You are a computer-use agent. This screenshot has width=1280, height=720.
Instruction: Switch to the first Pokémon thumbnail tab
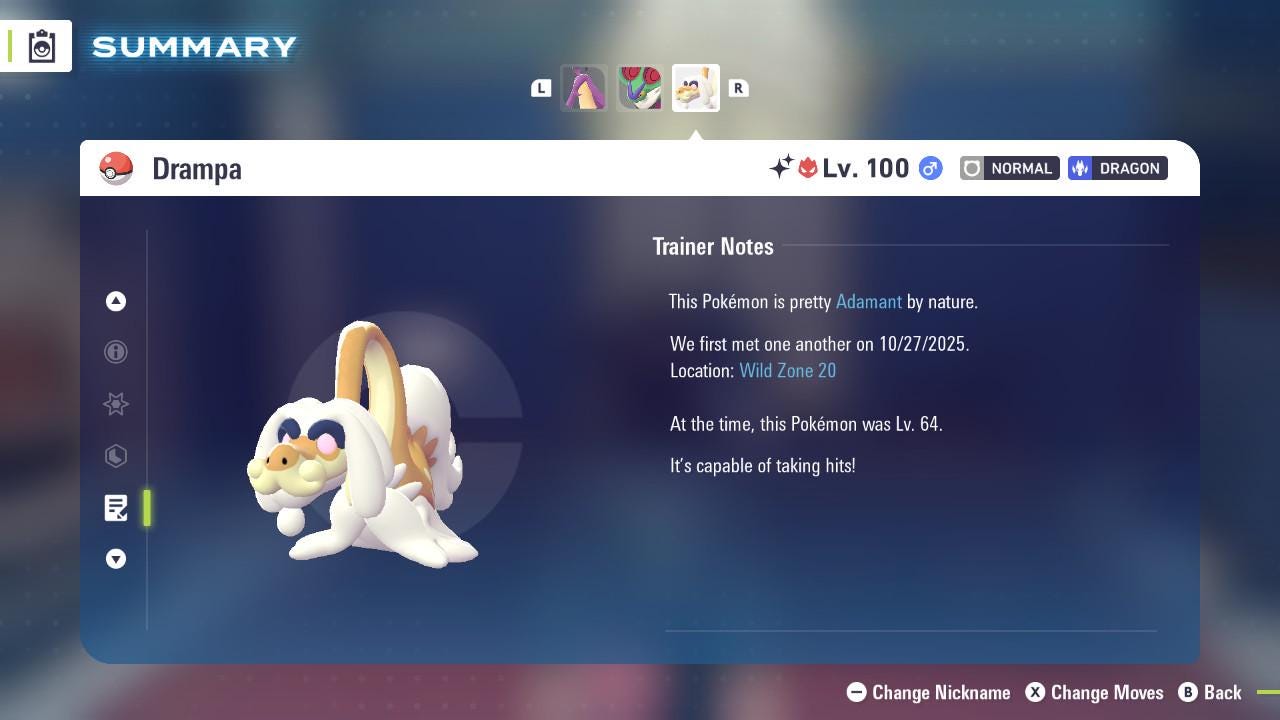coord(584,87)
